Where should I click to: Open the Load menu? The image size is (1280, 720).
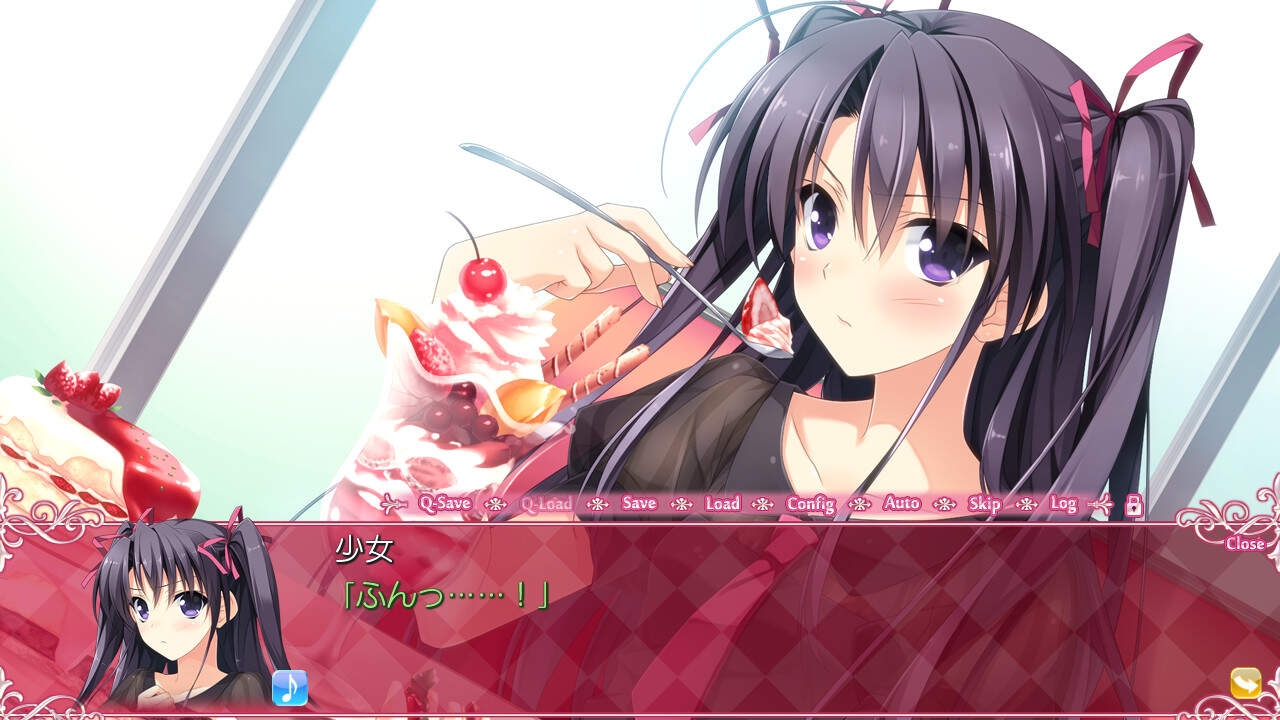click(x=722, y=503)
